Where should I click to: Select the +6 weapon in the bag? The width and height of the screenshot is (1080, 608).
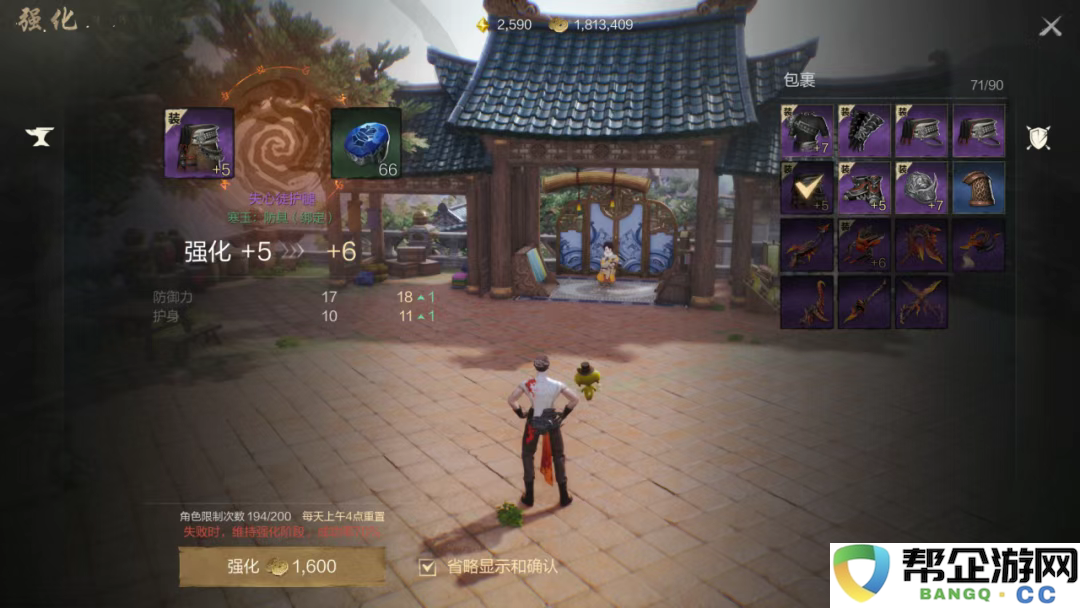click(x=864, y=246)
